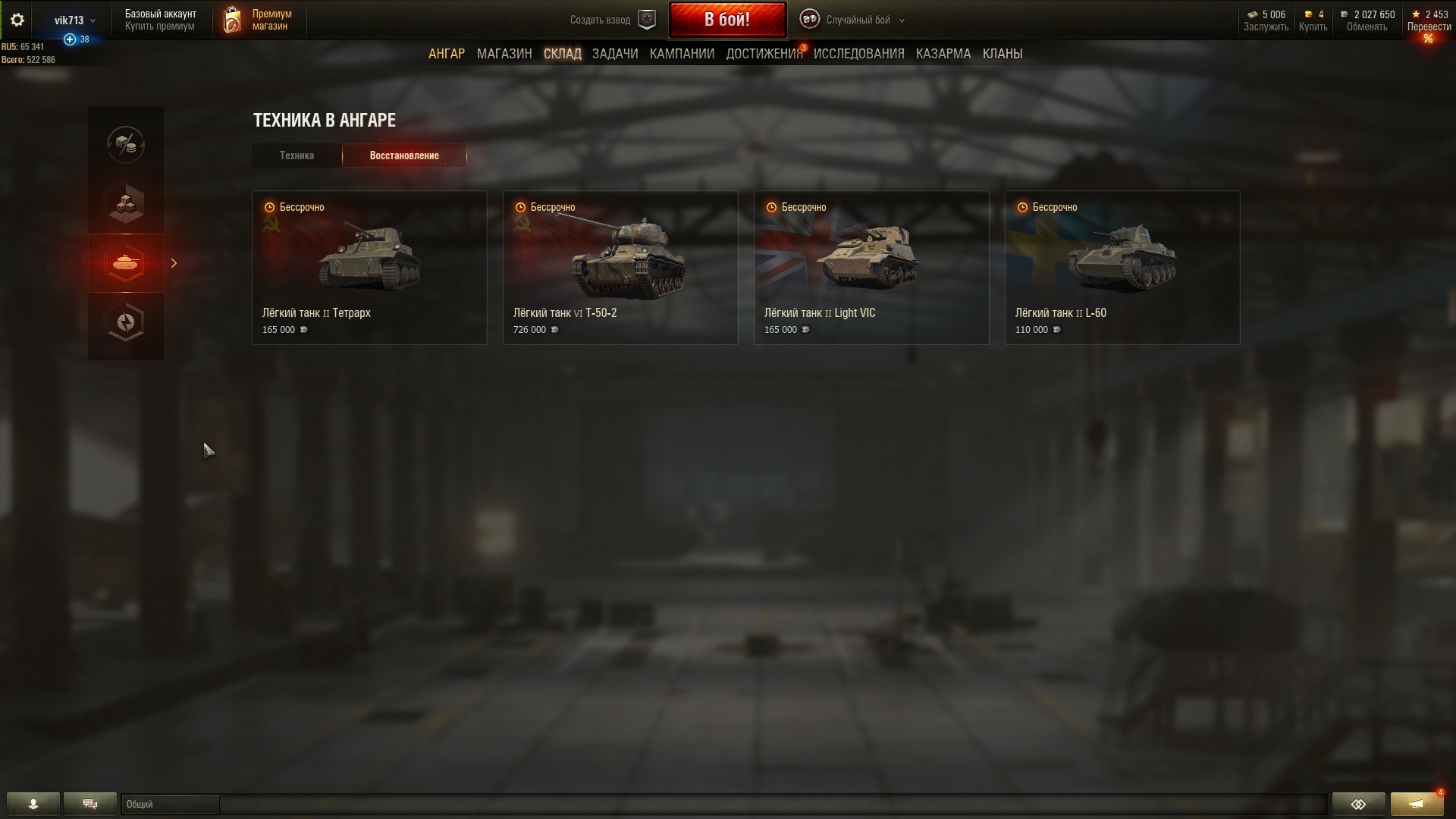Switch to the Техника tab
This screenshot has height=819, width=1456.
point(296,155)
